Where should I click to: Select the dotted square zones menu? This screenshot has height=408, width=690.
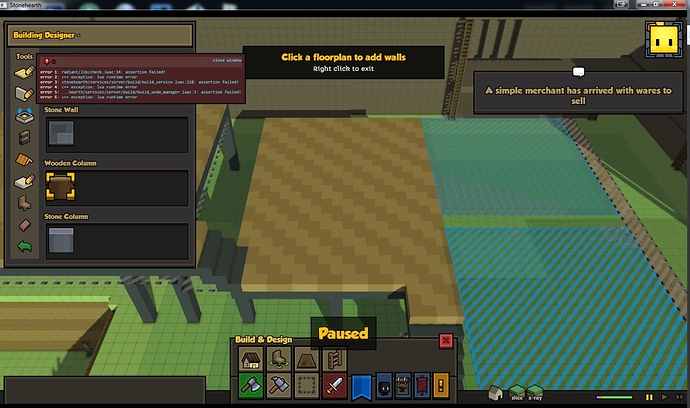(307, 386)
